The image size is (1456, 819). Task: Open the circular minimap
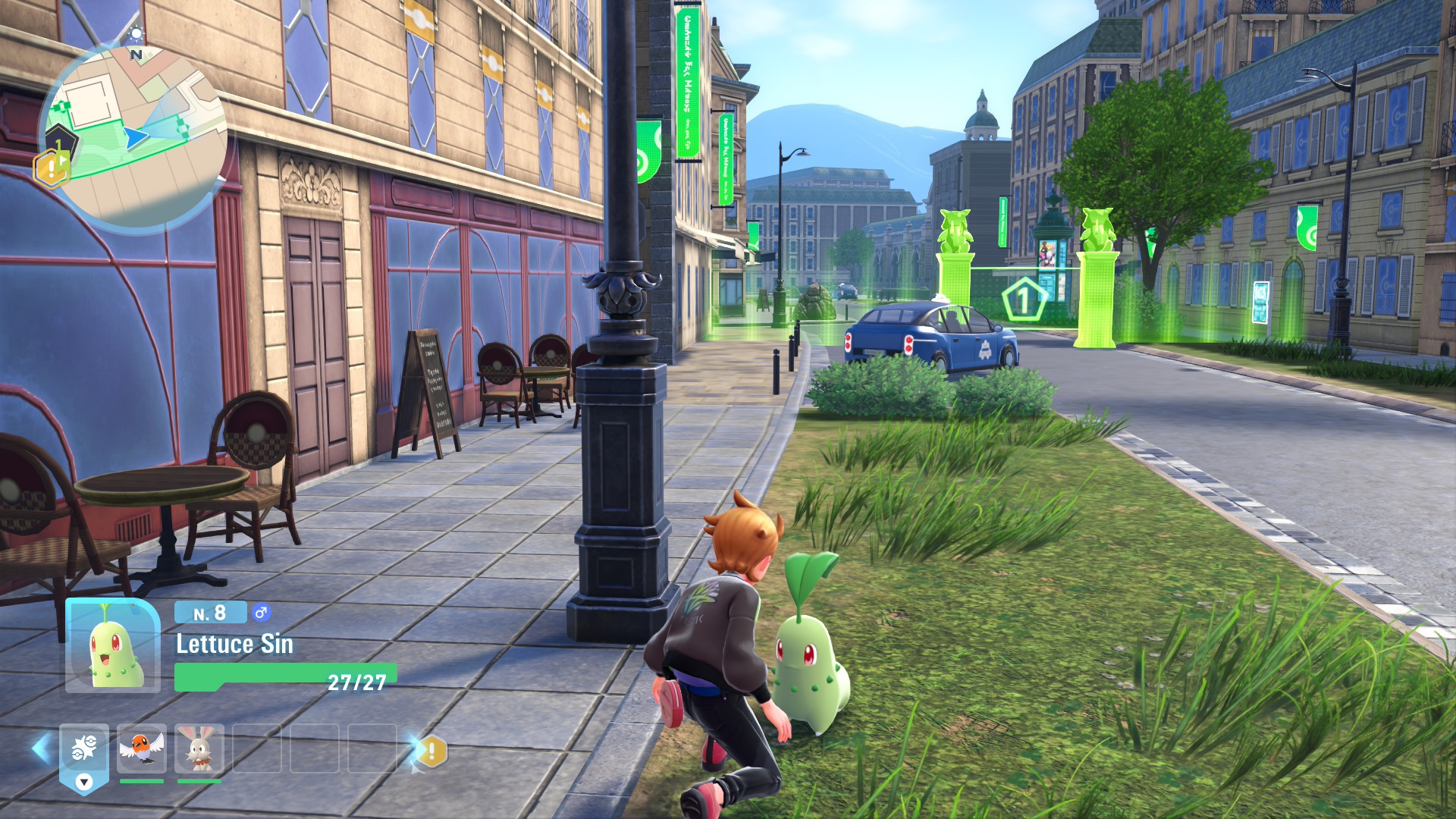pos(136,136)
